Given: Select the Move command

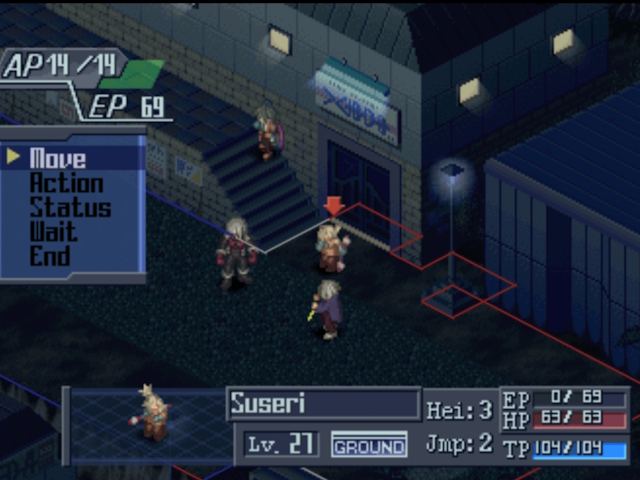Looking at the screenshot, I should pos(58,158).
